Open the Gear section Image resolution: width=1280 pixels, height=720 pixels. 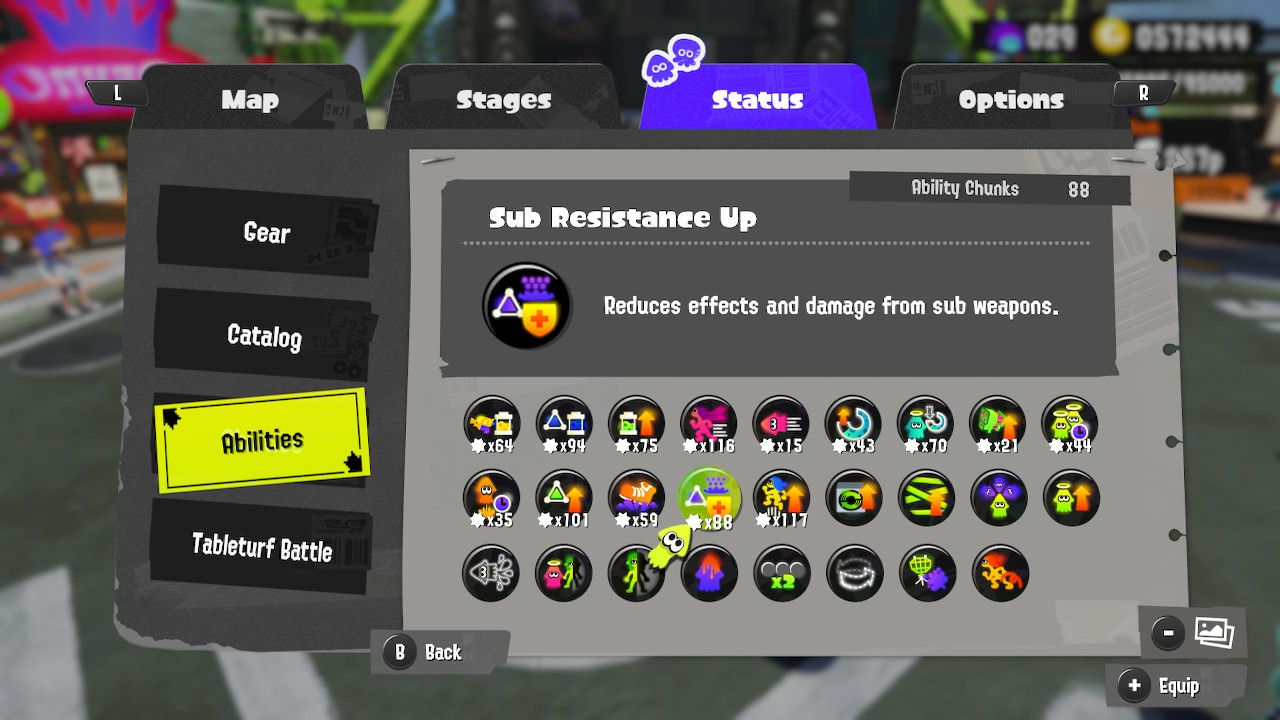(266, 233)
